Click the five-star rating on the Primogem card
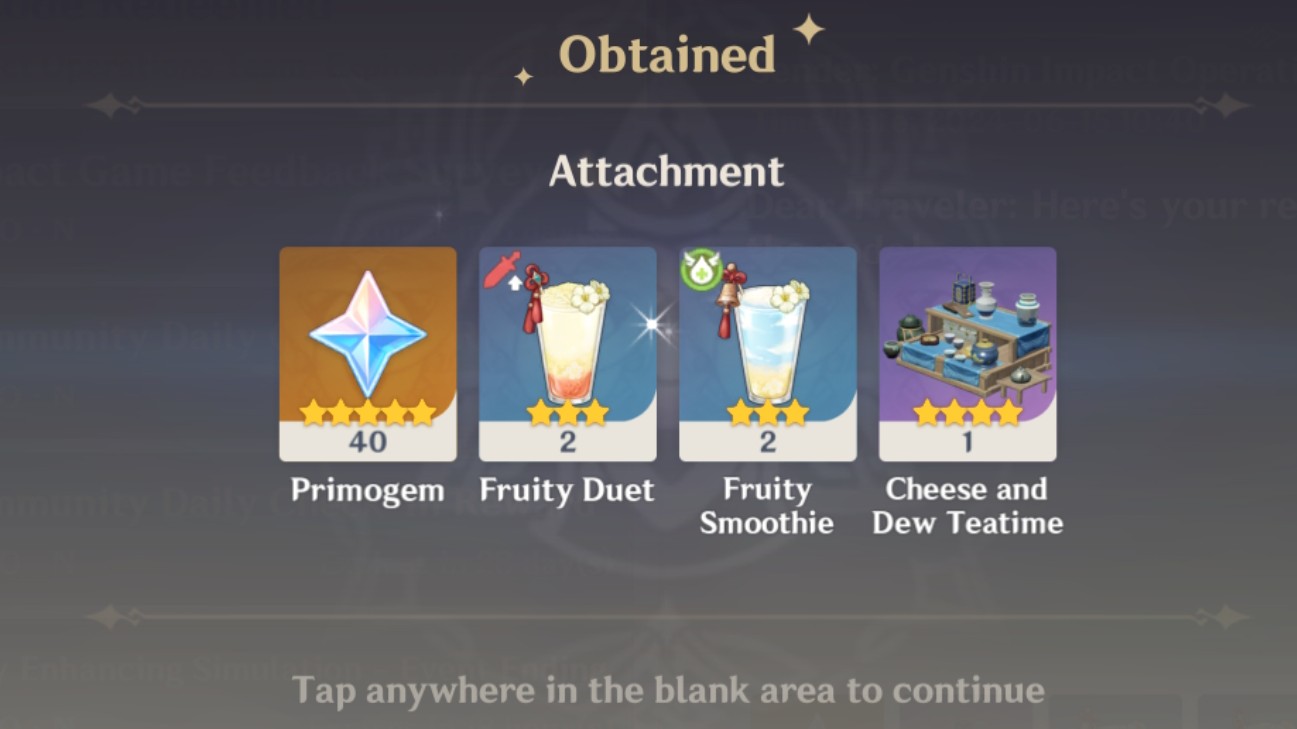1297x729 pixels. point(368,409)
